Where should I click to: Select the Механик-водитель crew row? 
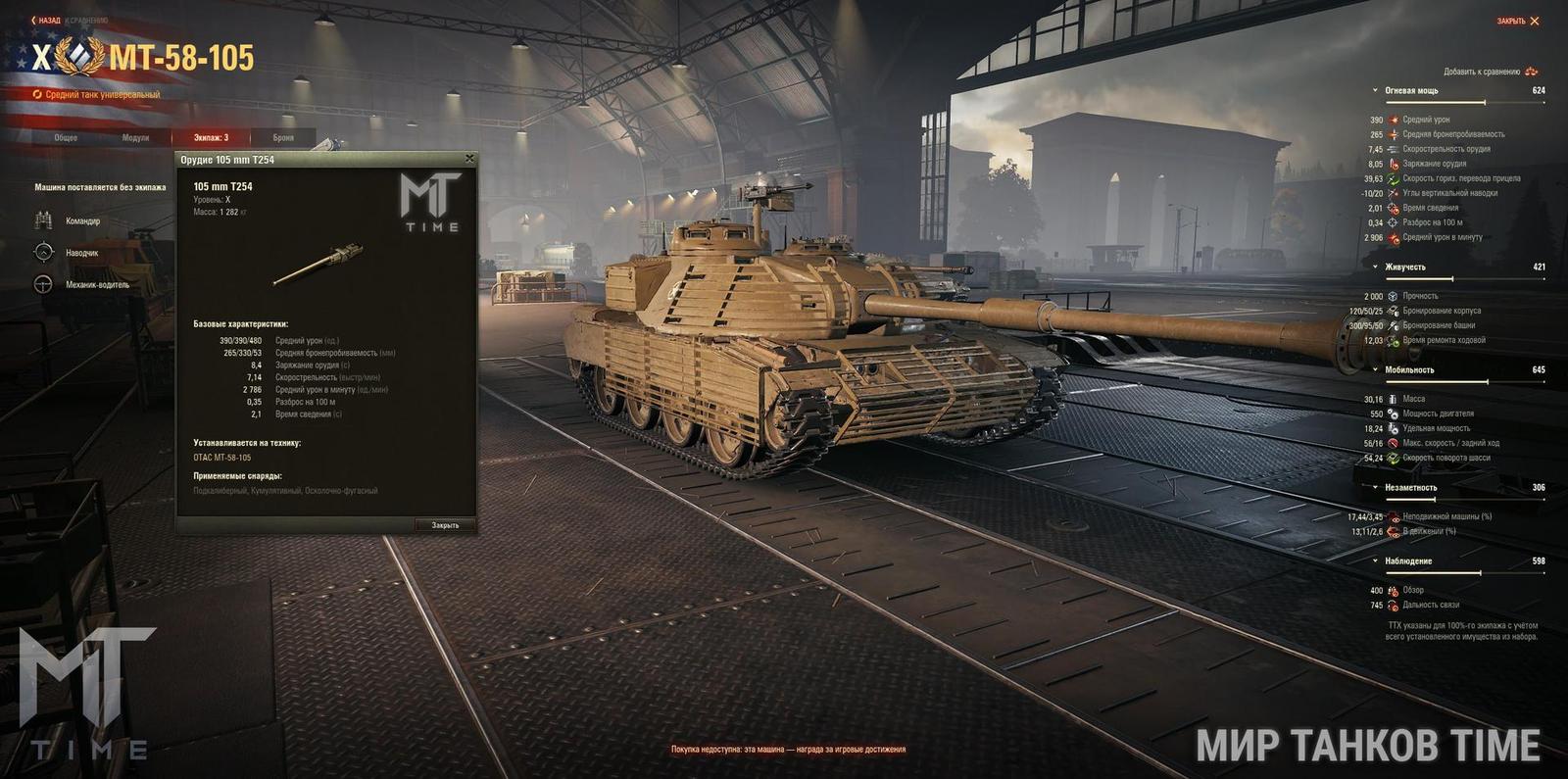click(97, 285)
